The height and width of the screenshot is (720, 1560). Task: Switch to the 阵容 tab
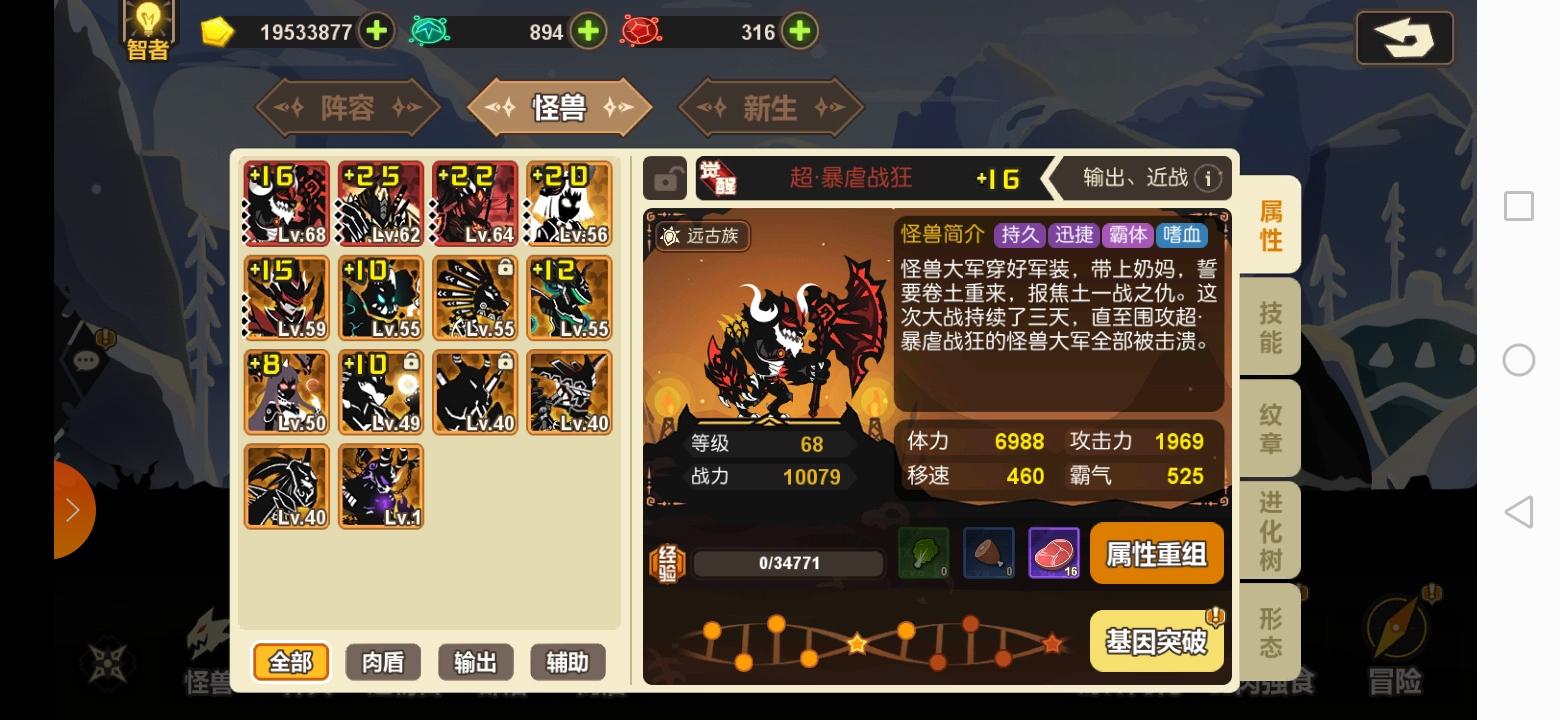(348, 107)
